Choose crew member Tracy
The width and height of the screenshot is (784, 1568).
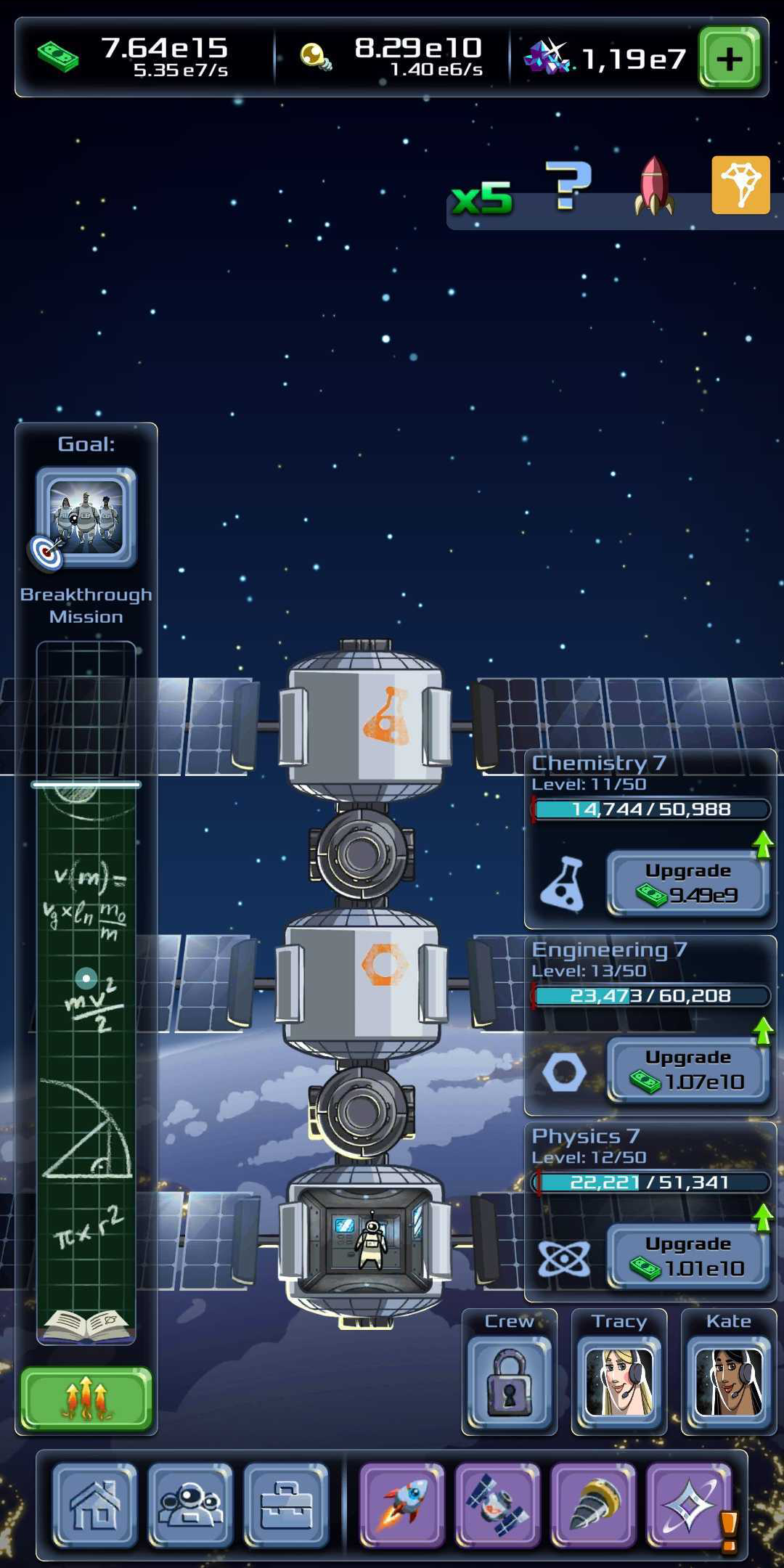tap(618, 1376)
